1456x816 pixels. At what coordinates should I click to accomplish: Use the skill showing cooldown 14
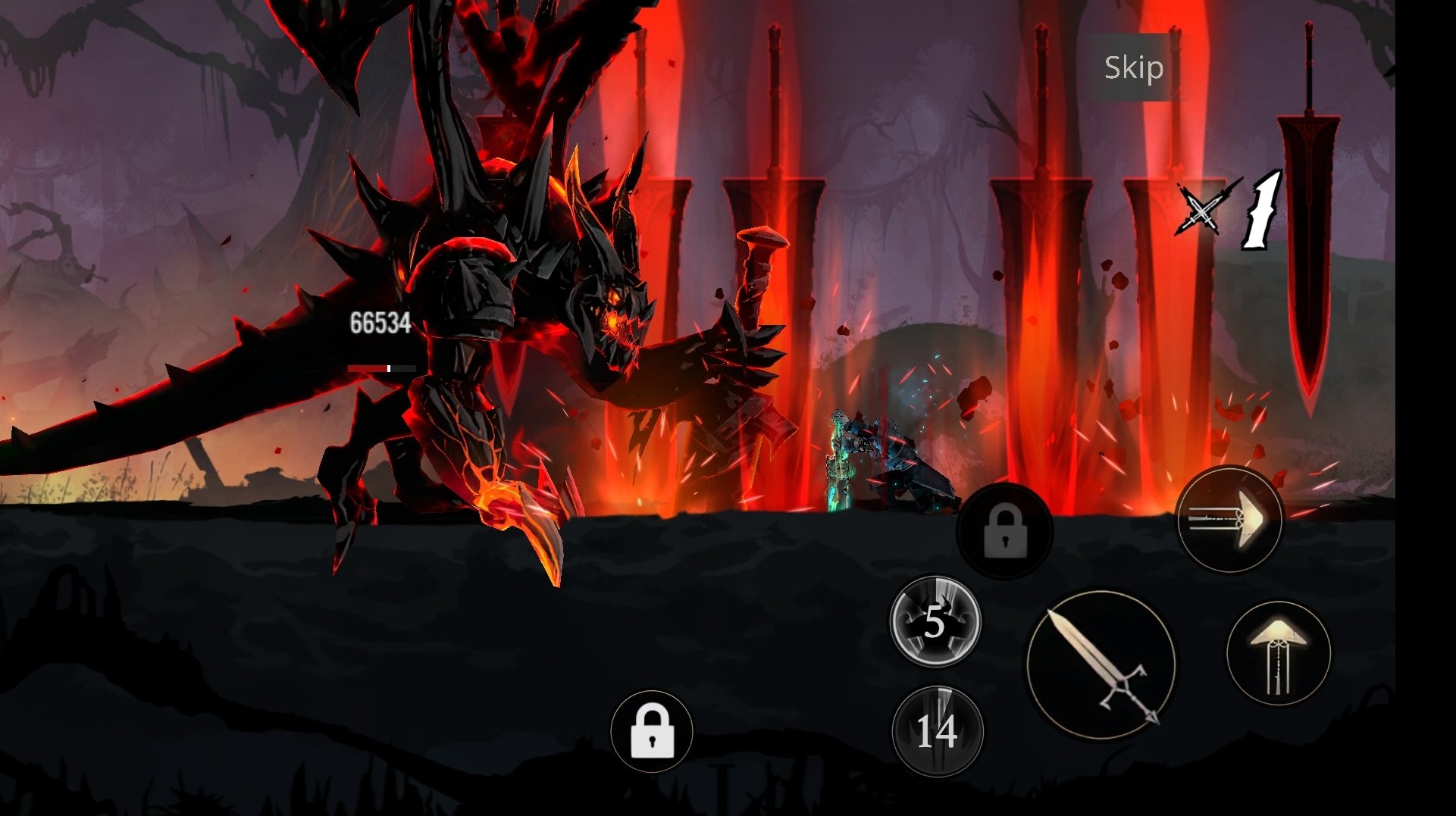click(x=938, y=731)
